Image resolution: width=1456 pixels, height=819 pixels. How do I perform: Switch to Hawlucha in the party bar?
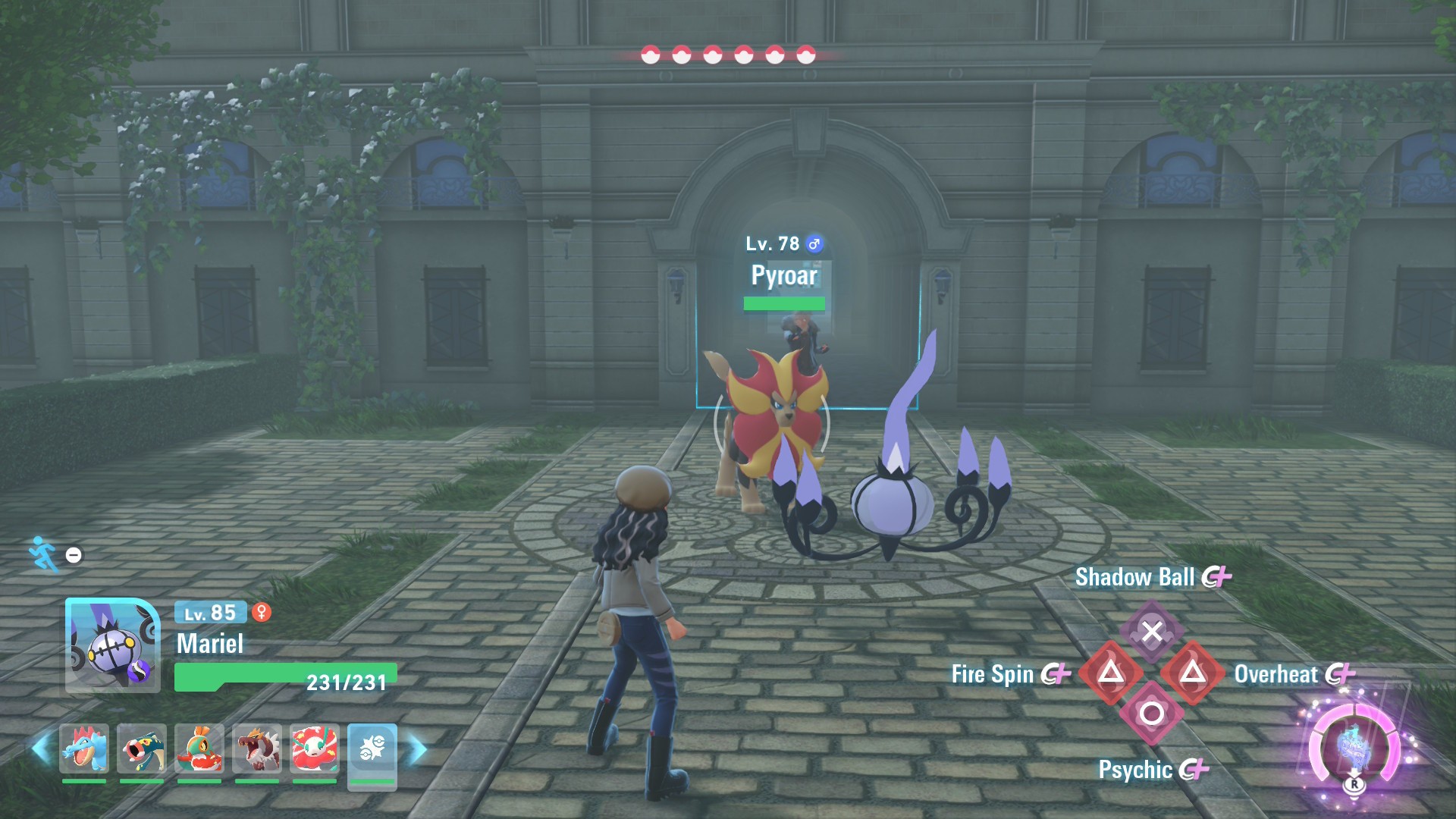click(199, 748)
